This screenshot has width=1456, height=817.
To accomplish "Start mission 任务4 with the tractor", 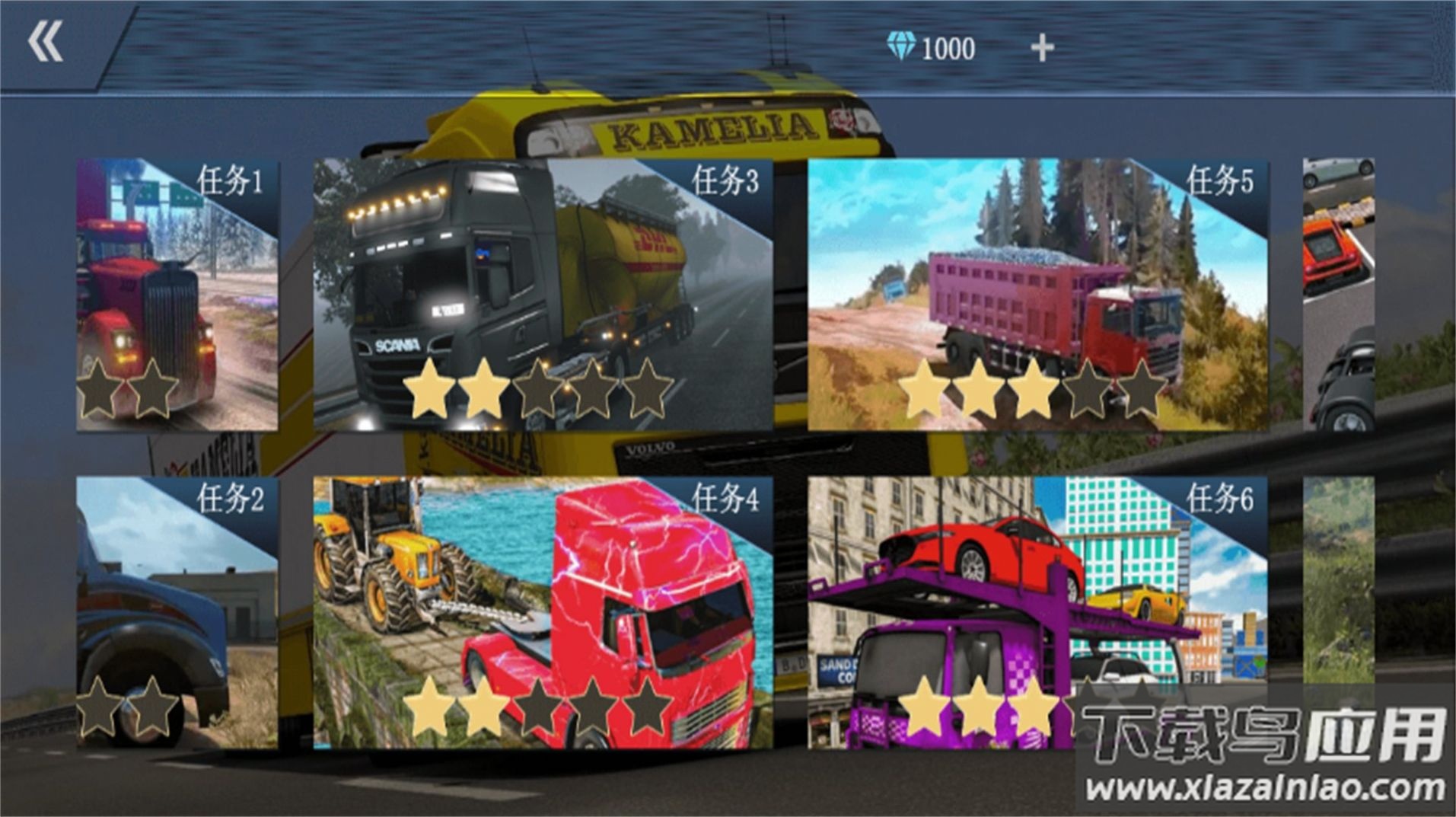I will pos(543,613).
